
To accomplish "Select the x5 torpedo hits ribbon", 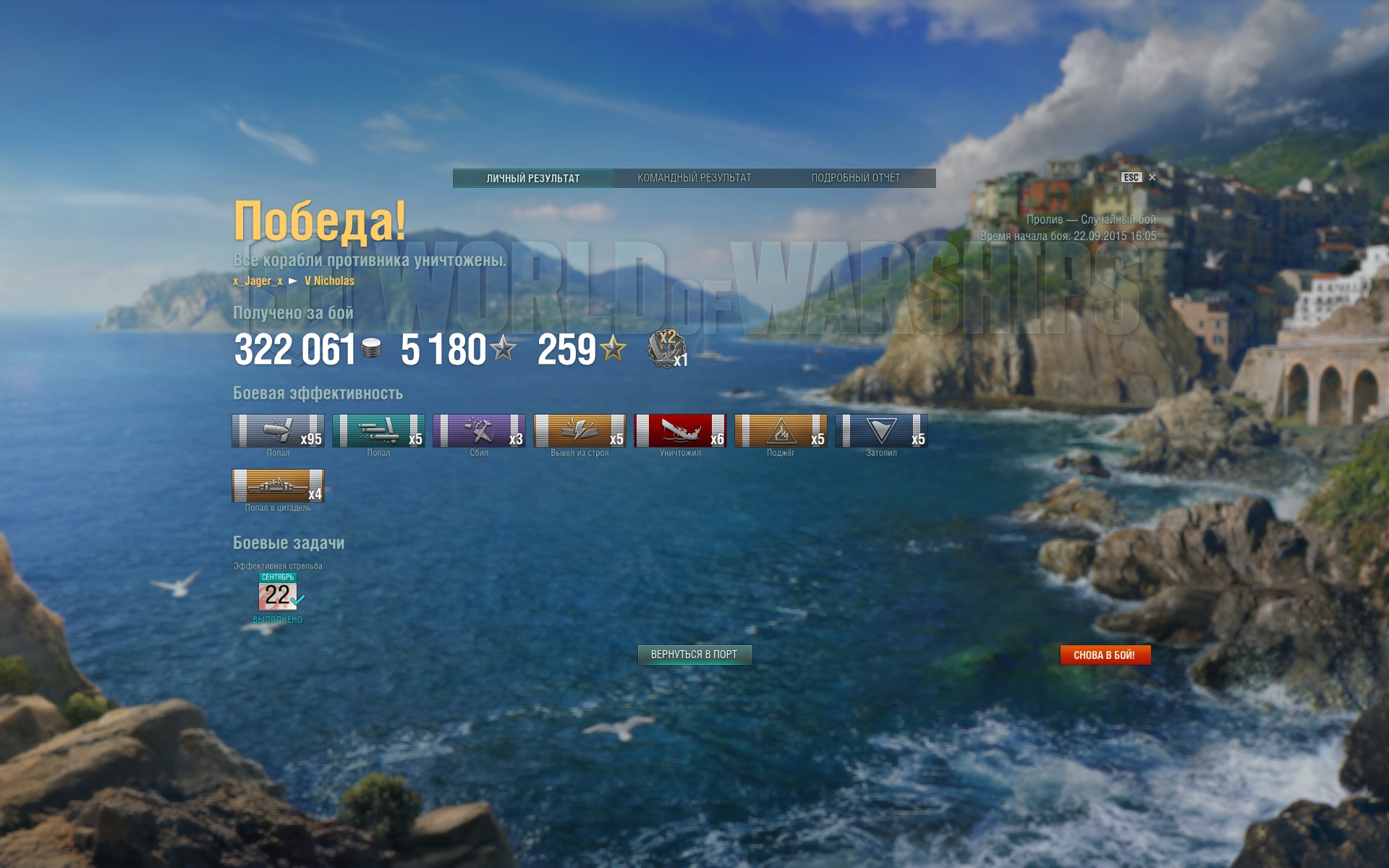I will point(378,430).
